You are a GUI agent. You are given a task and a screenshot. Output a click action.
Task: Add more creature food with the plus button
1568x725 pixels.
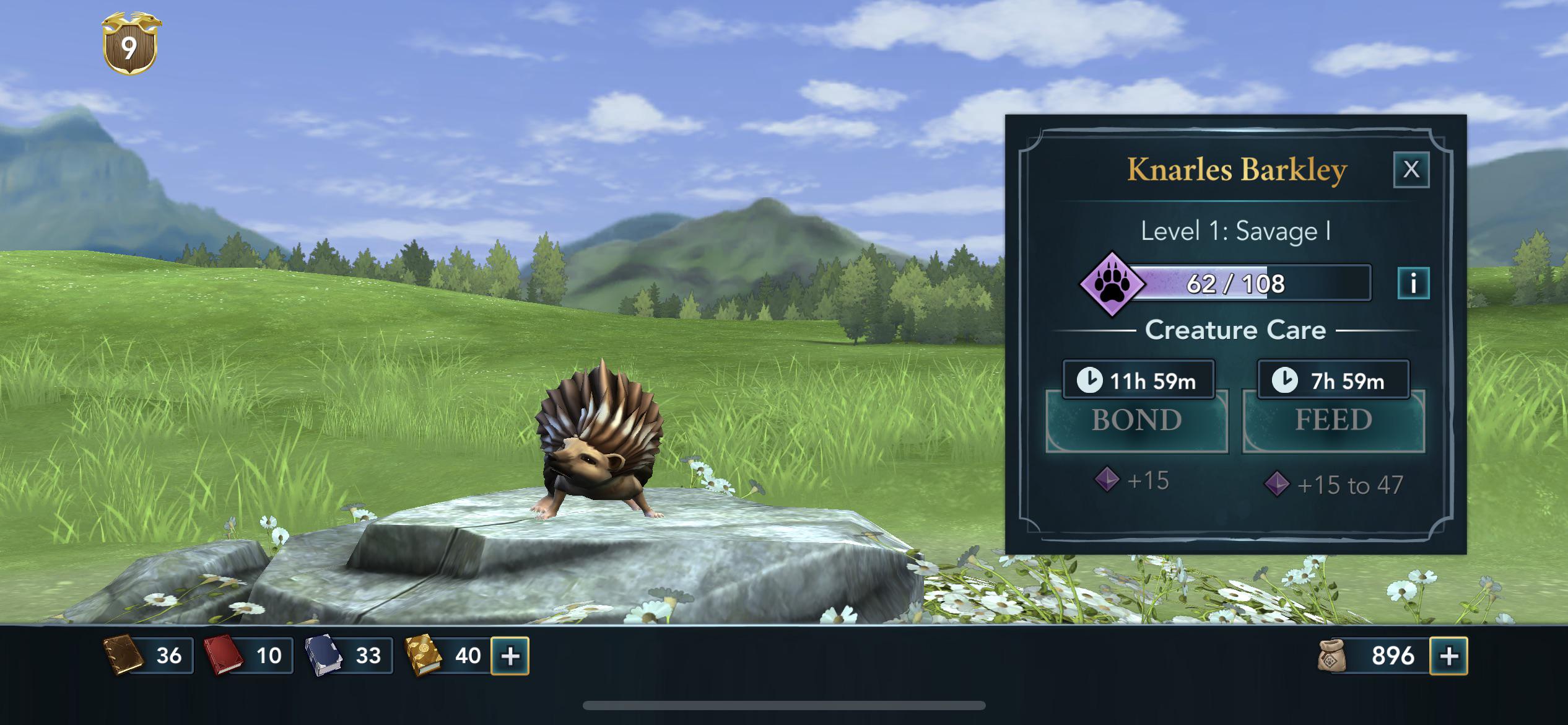tap(1448, 656)
